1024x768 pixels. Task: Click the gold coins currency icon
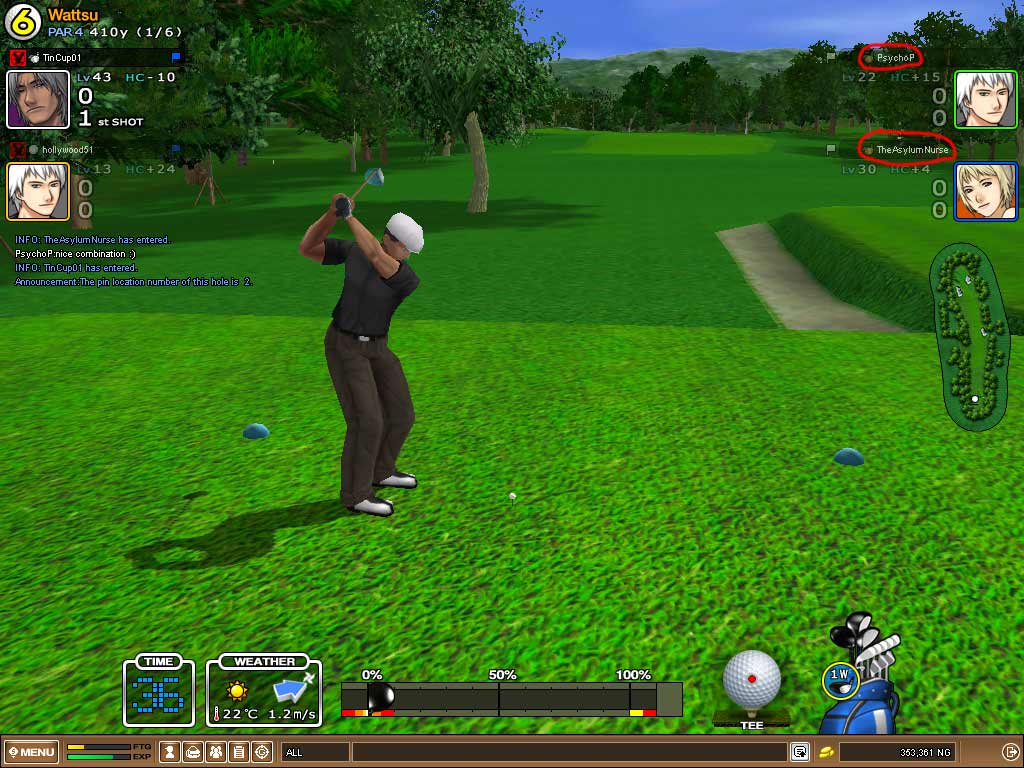tap(827, 752)
